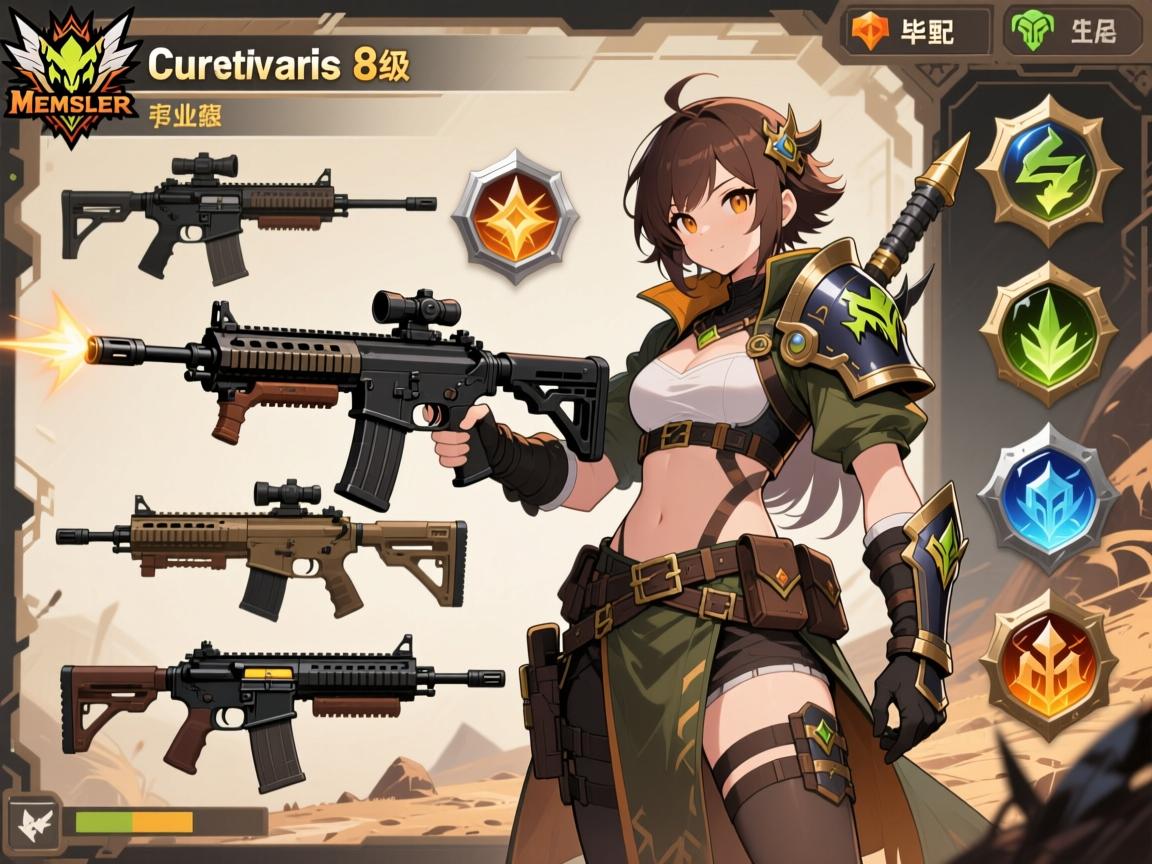Activate the green lightning skill on blue orb
The image size is (1152, 864).
point(1047,172)
